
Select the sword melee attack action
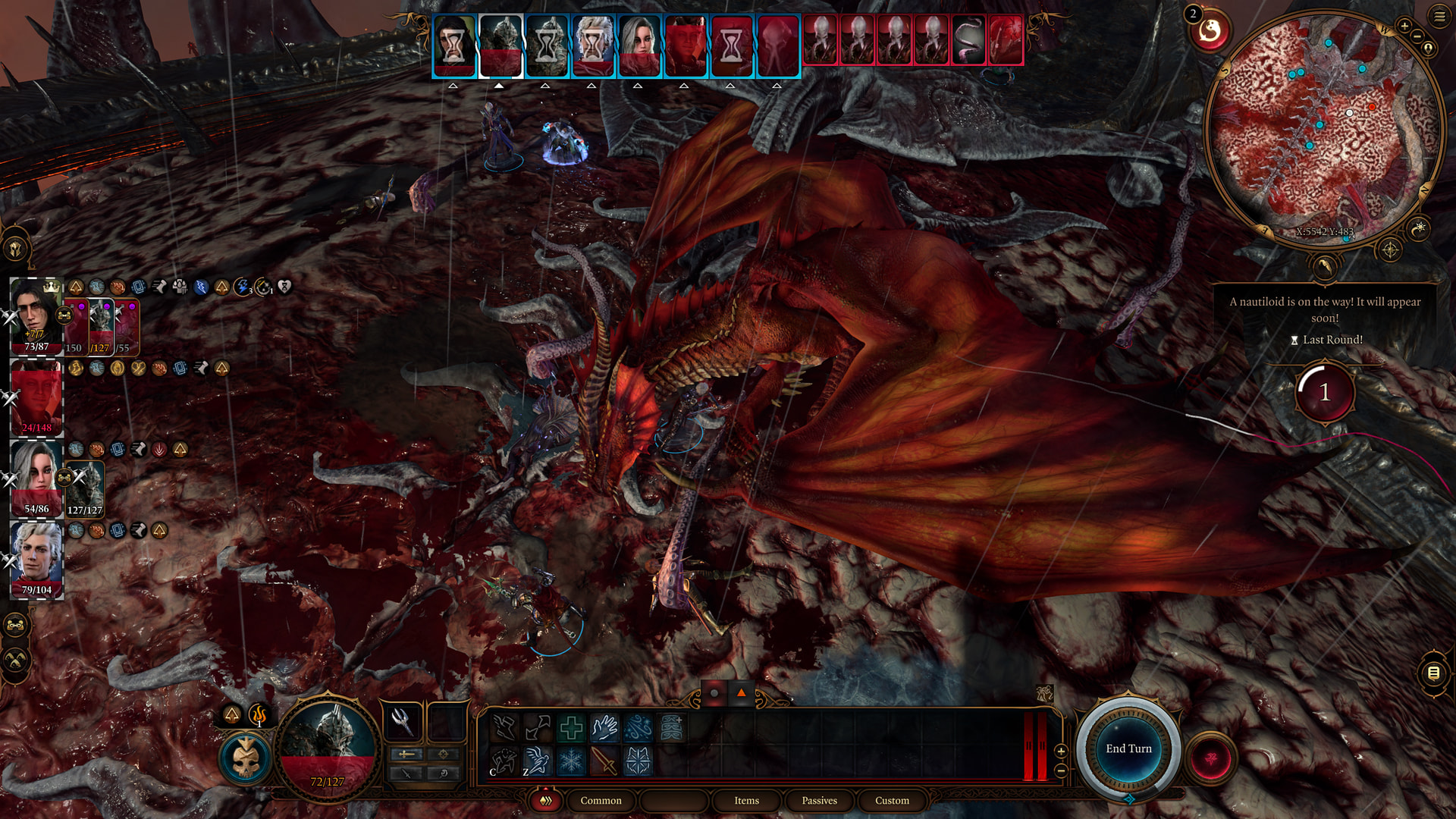coord(604,761)
